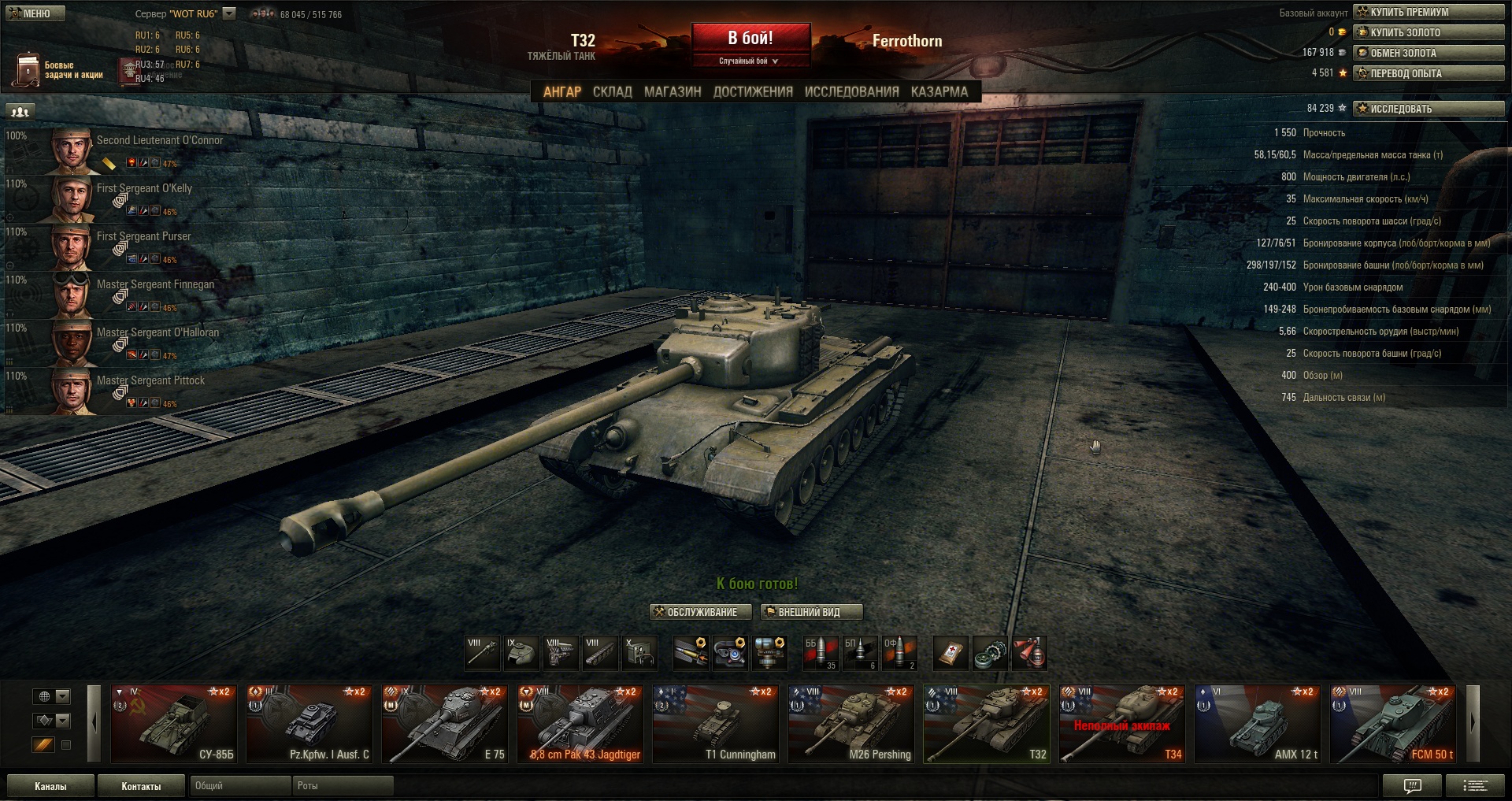Image resolution: width=1512 pixels, height=801 pixels.
Task: Open the ИССЛЕДОВАНИЯ tab
Action: pos(851,92)
